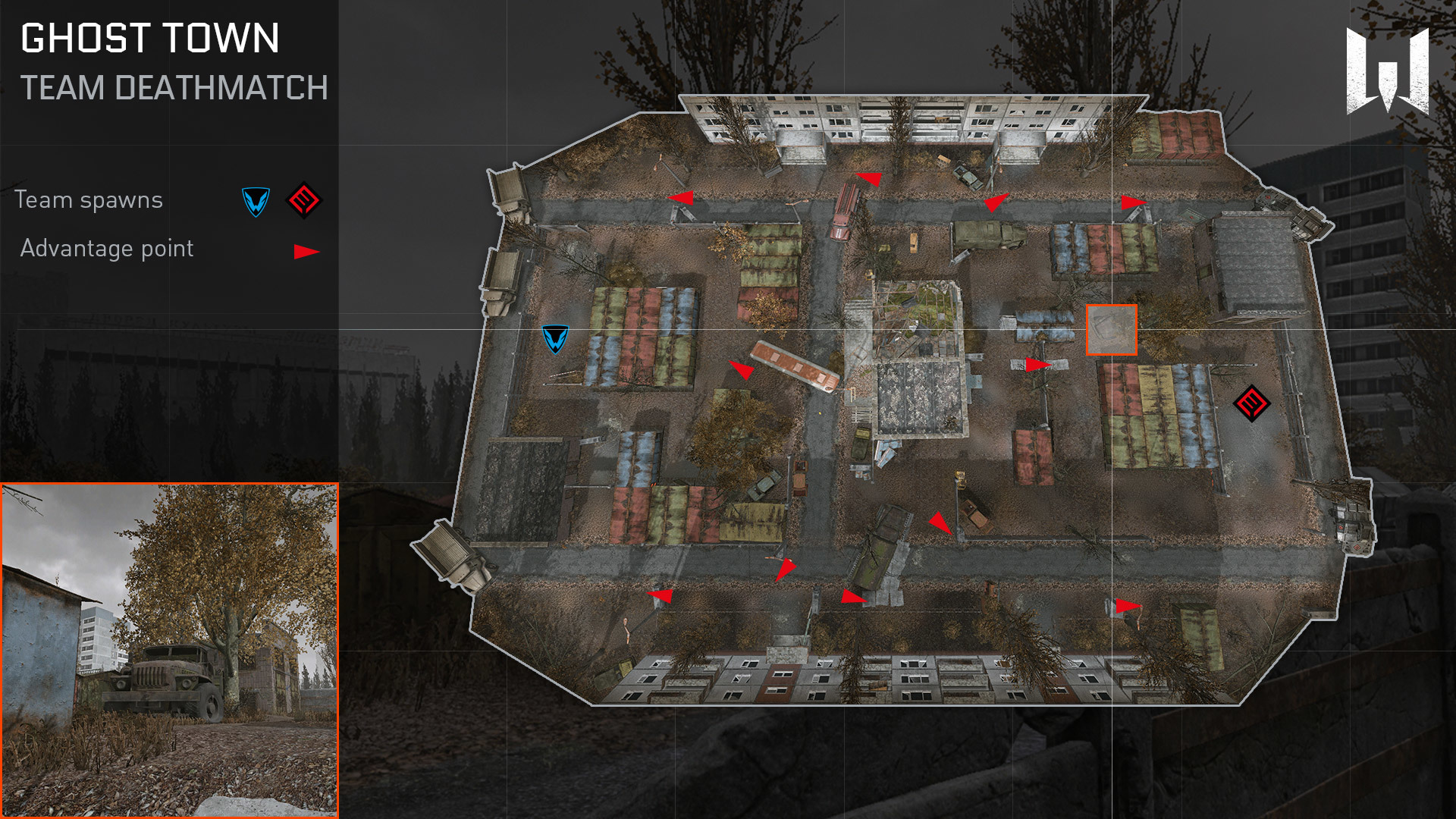
Task: Select the blue team spawn marker on the map
Action: (x=555, y=338)
